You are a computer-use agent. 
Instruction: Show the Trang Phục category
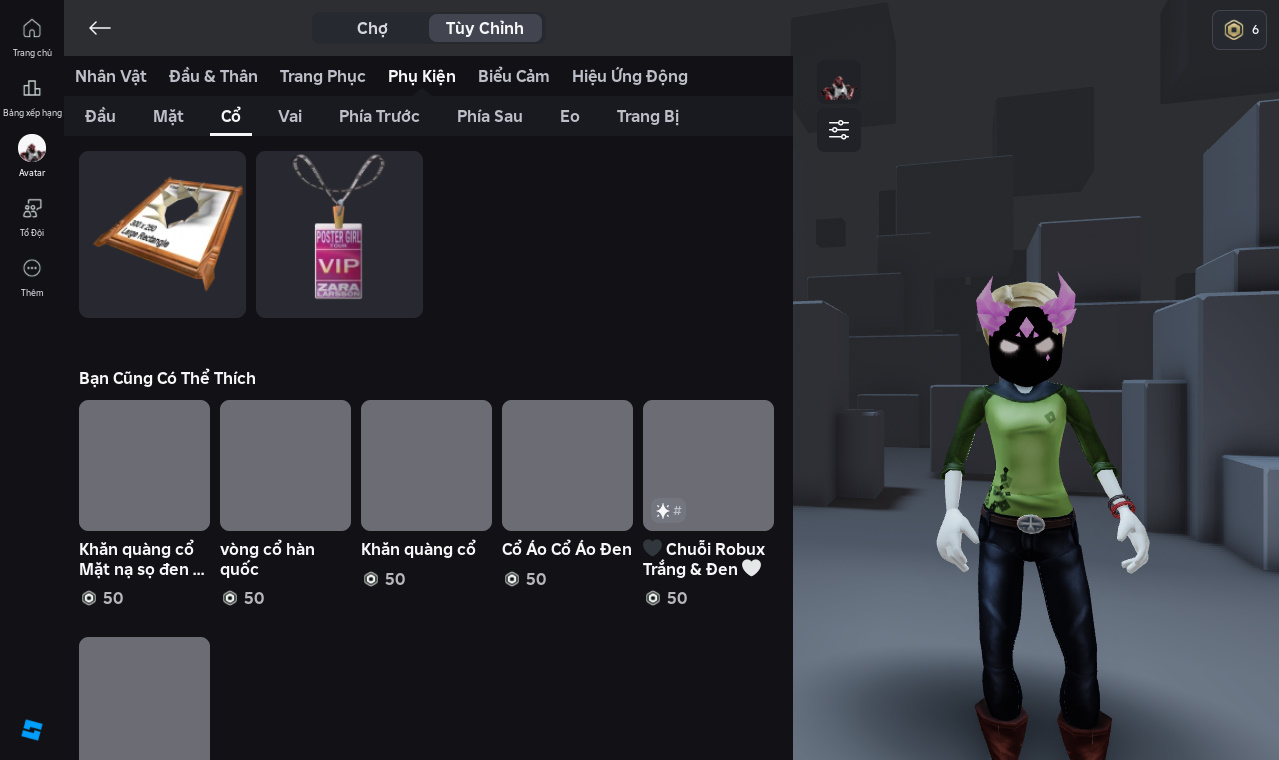point(322,76)
